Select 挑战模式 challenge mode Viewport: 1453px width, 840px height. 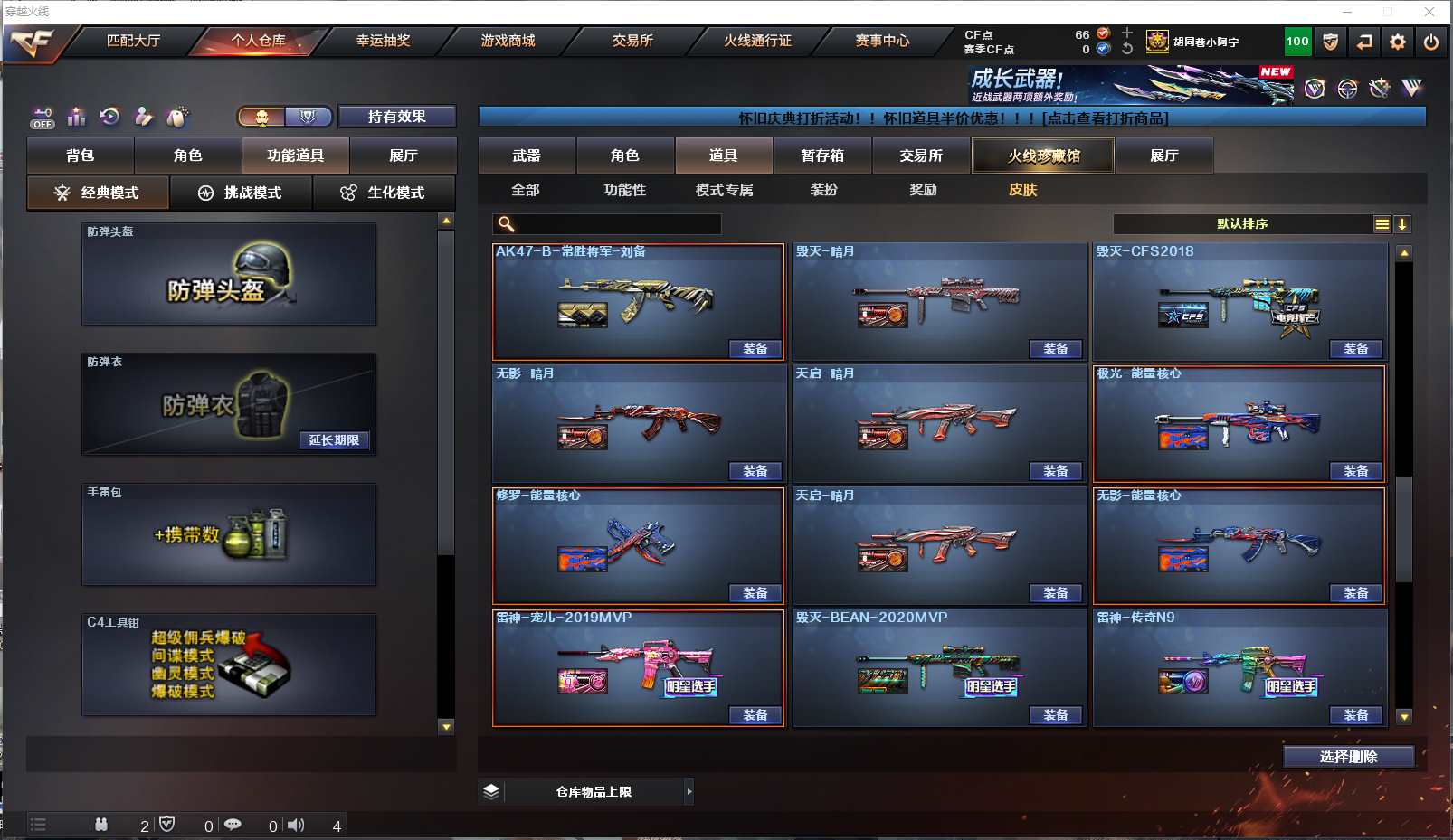click(x=241, y=193)
